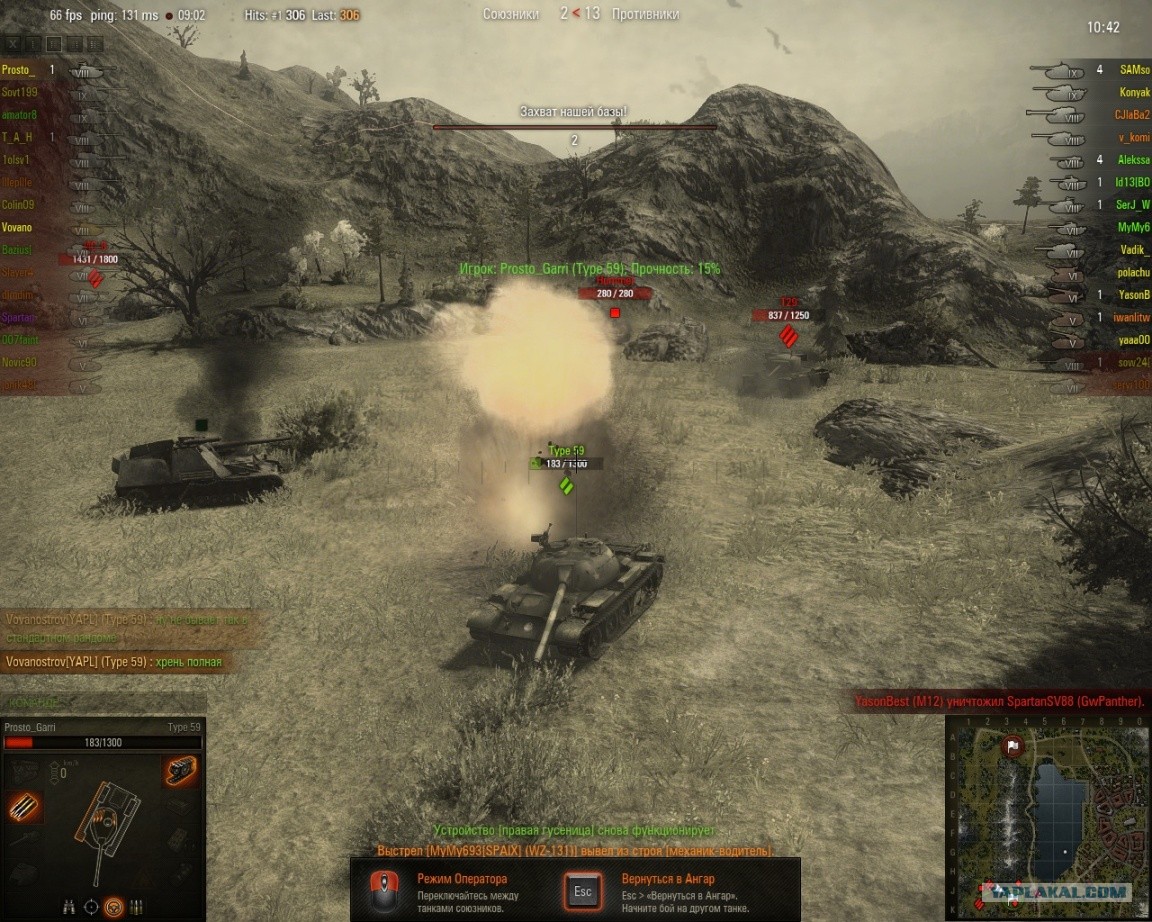Select ally Vovano in the team list
Screen dimensions: 1152x922
pos(17,228)
